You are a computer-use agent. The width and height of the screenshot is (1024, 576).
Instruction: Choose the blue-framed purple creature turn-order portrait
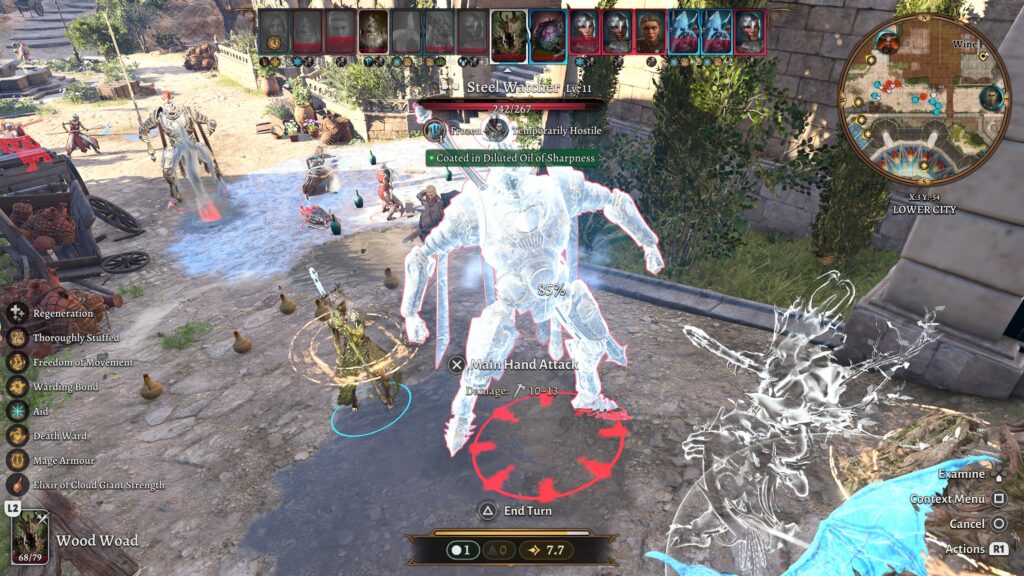tap(548, 33)
